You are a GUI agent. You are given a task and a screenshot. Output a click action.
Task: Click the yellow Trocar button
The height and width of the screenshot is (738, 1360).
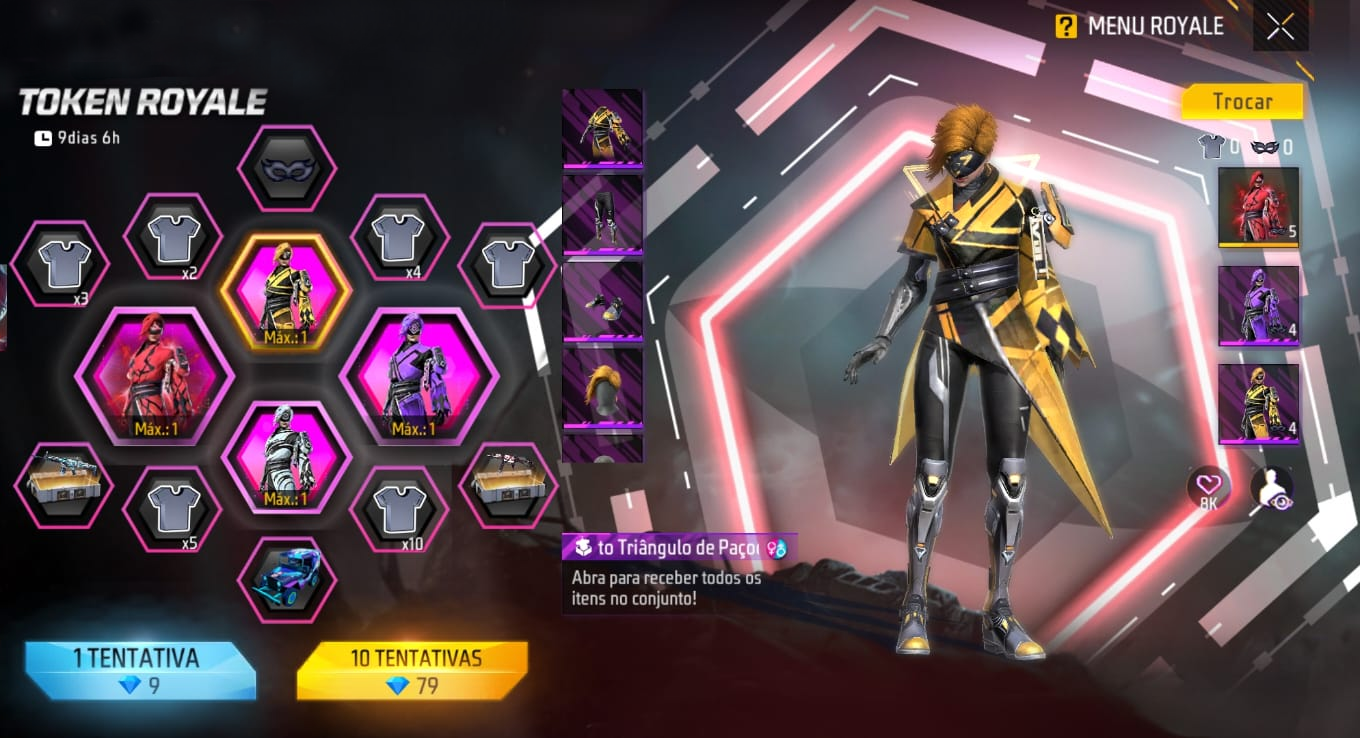click(1242, 102)
